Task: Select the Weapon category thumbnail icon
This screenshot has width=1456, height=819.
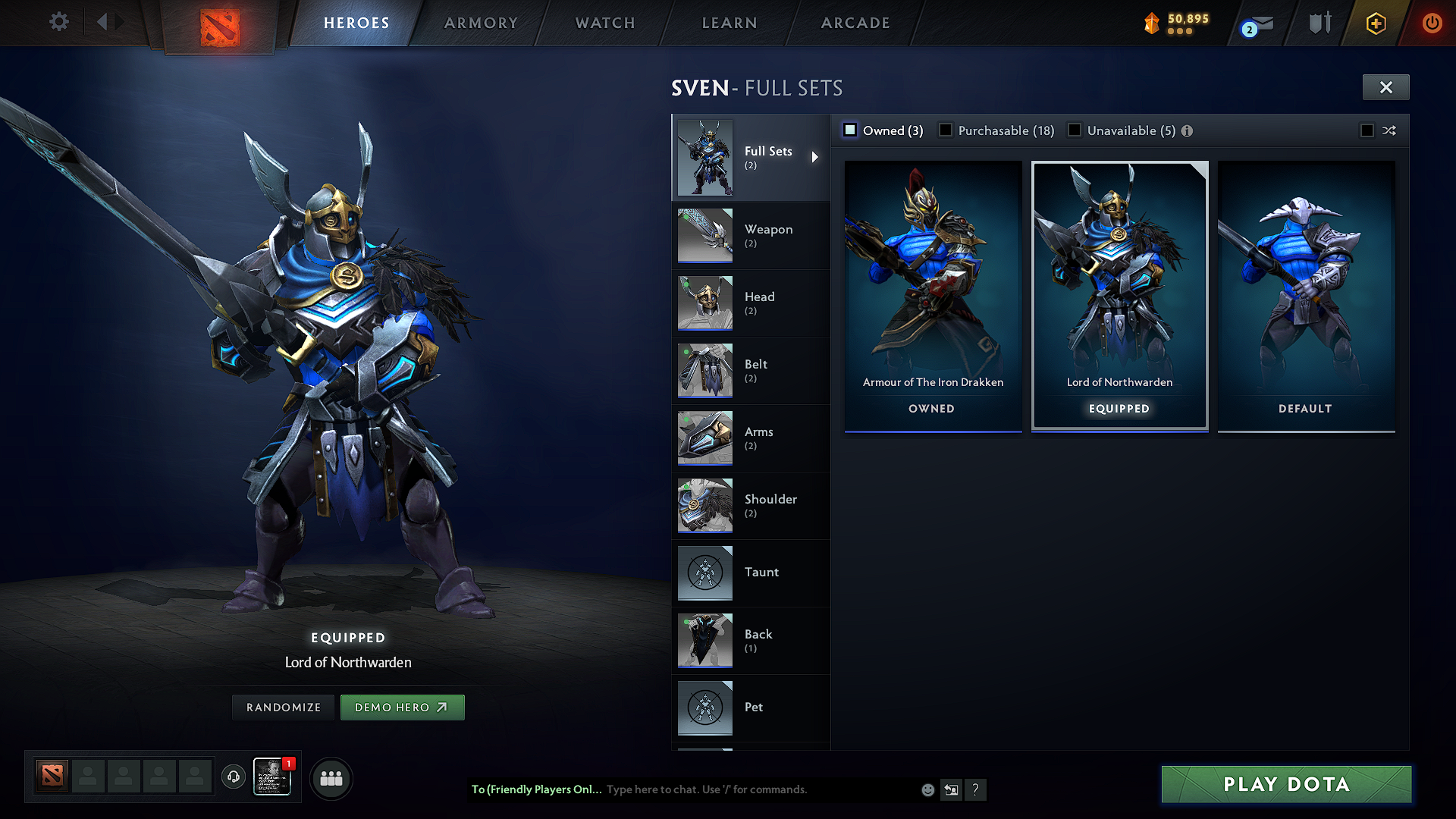Action: coord(704,235)
